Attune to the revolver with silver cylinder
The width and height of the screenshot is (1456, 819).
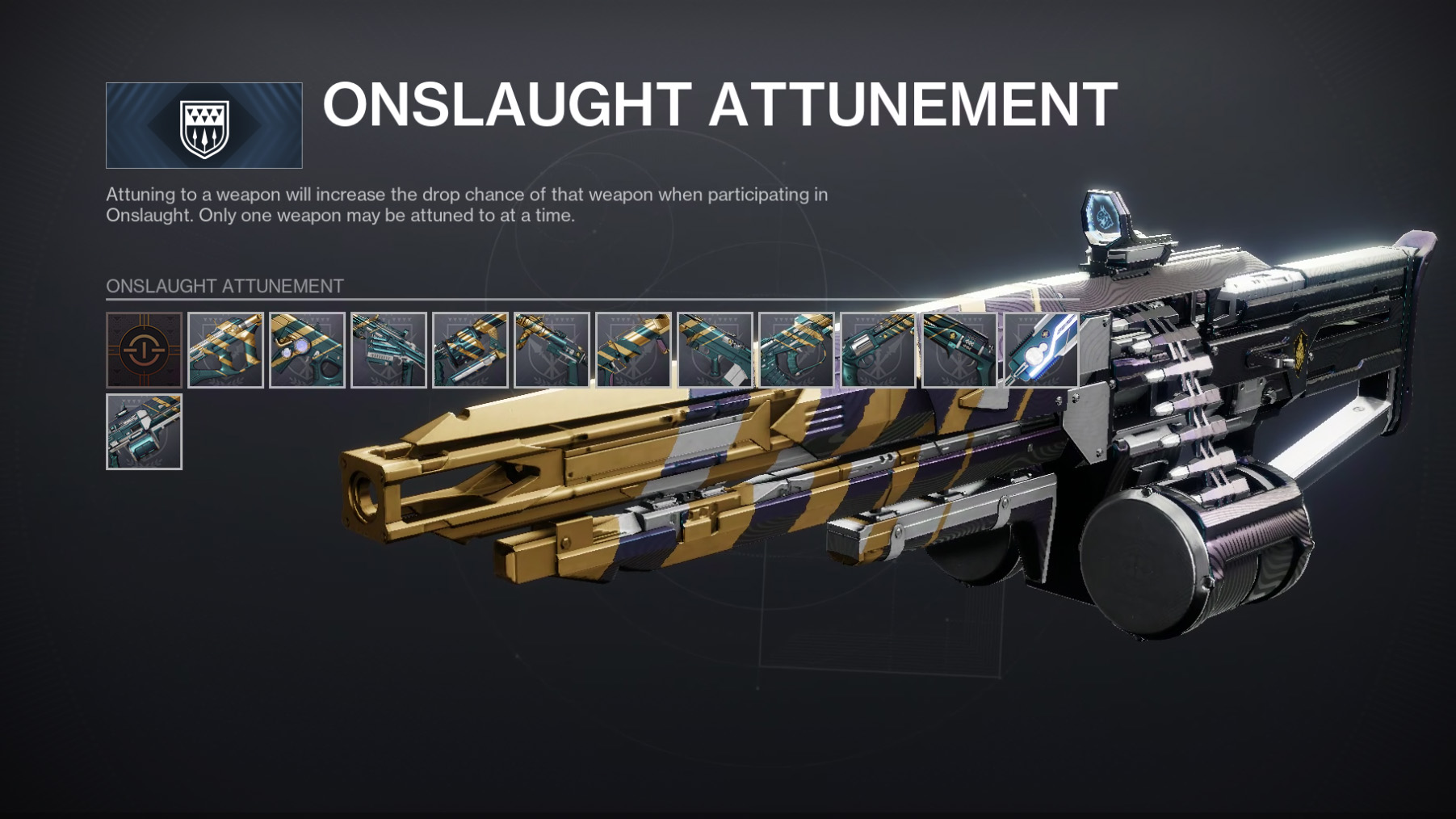(878, 350)
